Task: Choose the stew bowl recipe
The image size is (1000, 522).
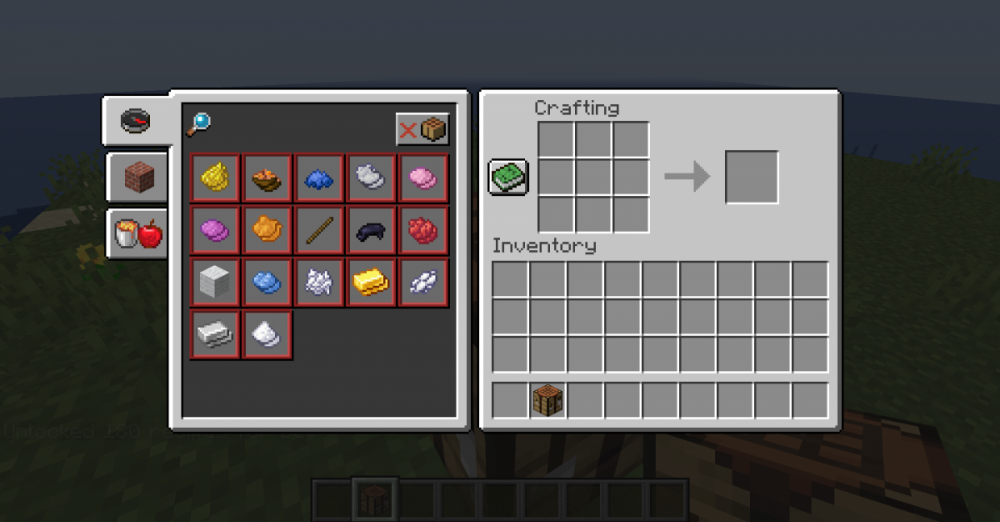Action: coord(267,178)
